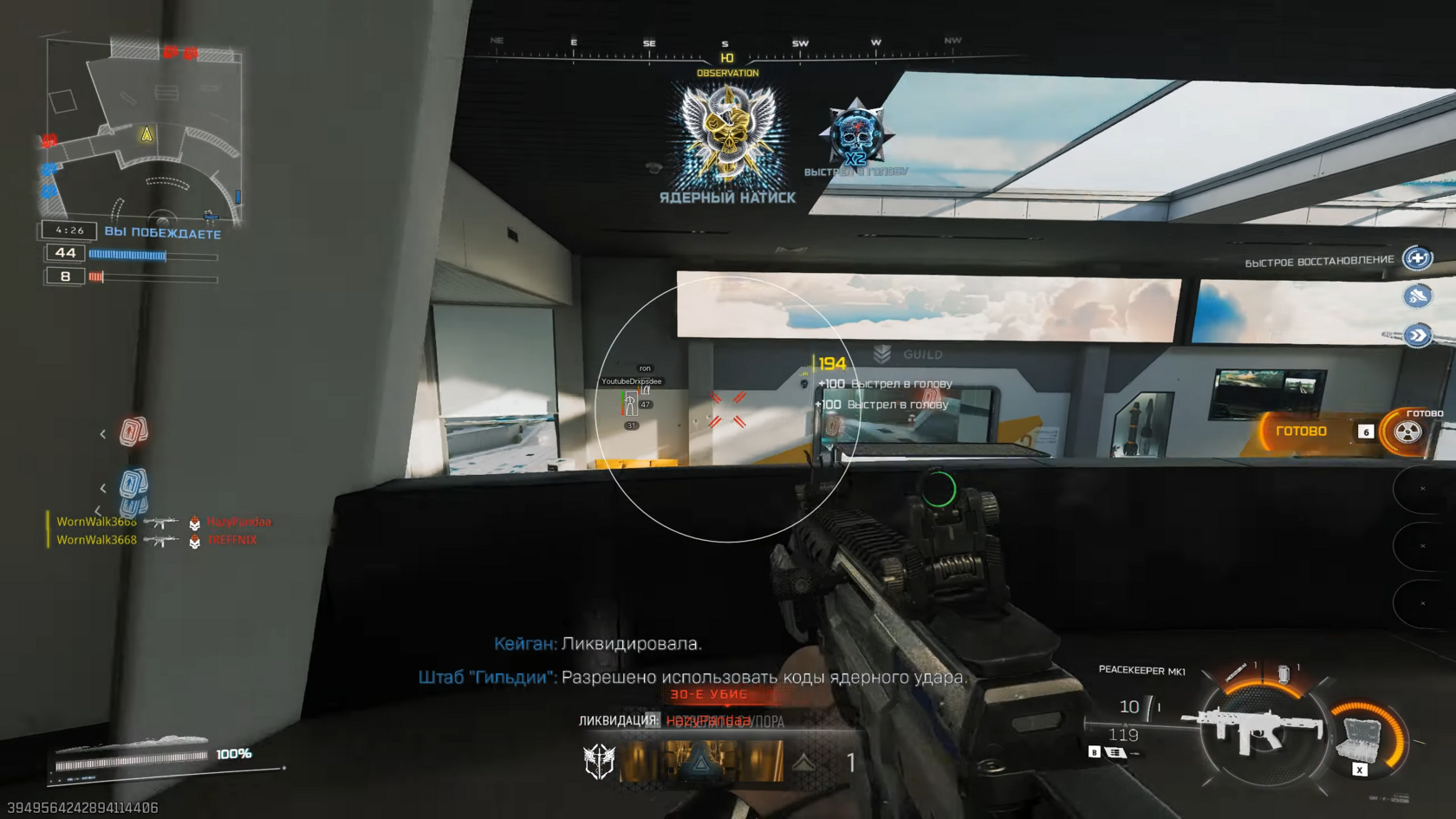Collapse the red dog tags entry chevron

pyautogui.click(x=104, y=433)
